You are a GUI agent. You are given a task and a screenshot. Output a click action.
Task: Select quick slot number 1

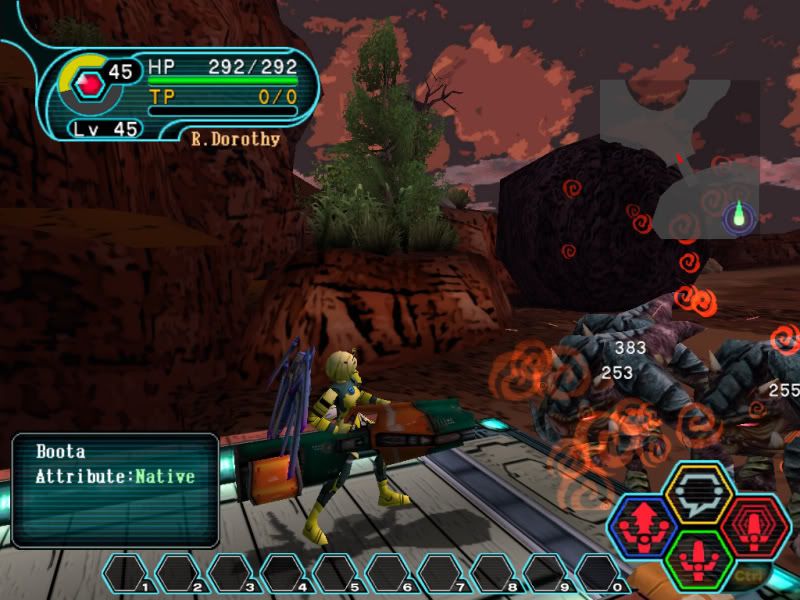tap(126, 573)
